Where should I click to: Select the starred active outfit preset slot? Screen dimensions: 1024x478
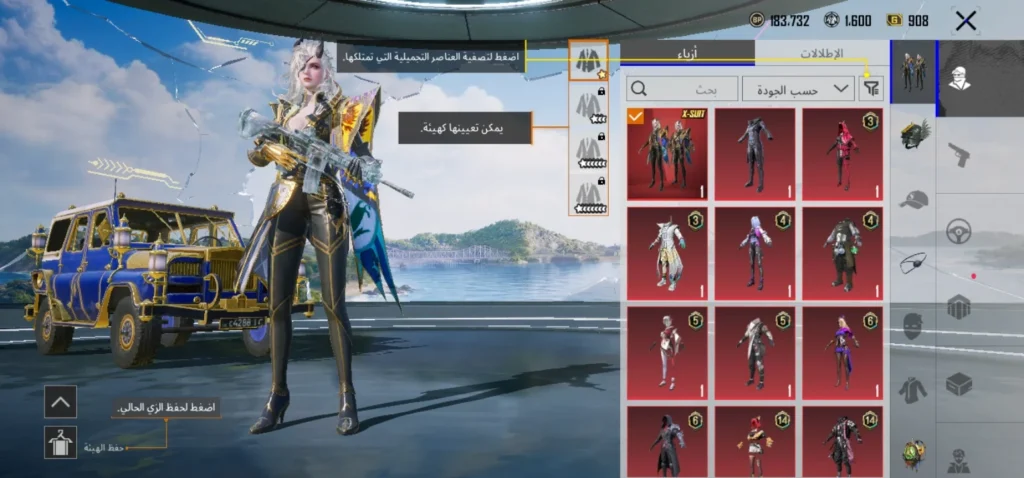tap(588, 61)
